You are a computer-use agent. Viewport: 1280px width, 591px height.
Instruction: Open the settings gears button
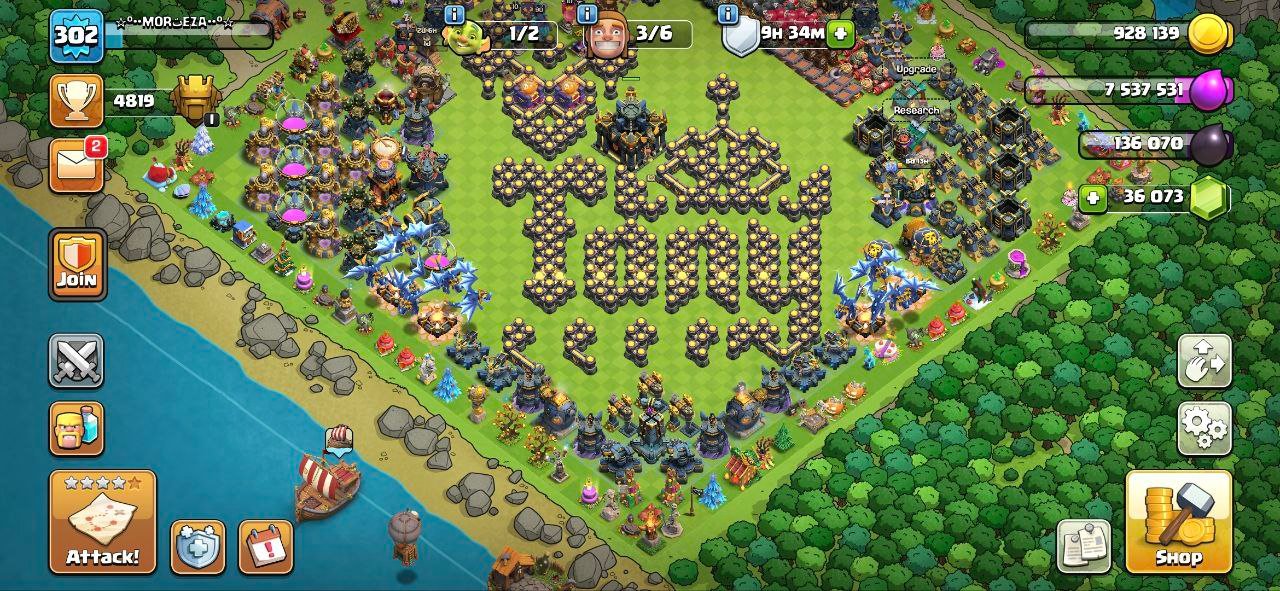tap(1204, 429)
